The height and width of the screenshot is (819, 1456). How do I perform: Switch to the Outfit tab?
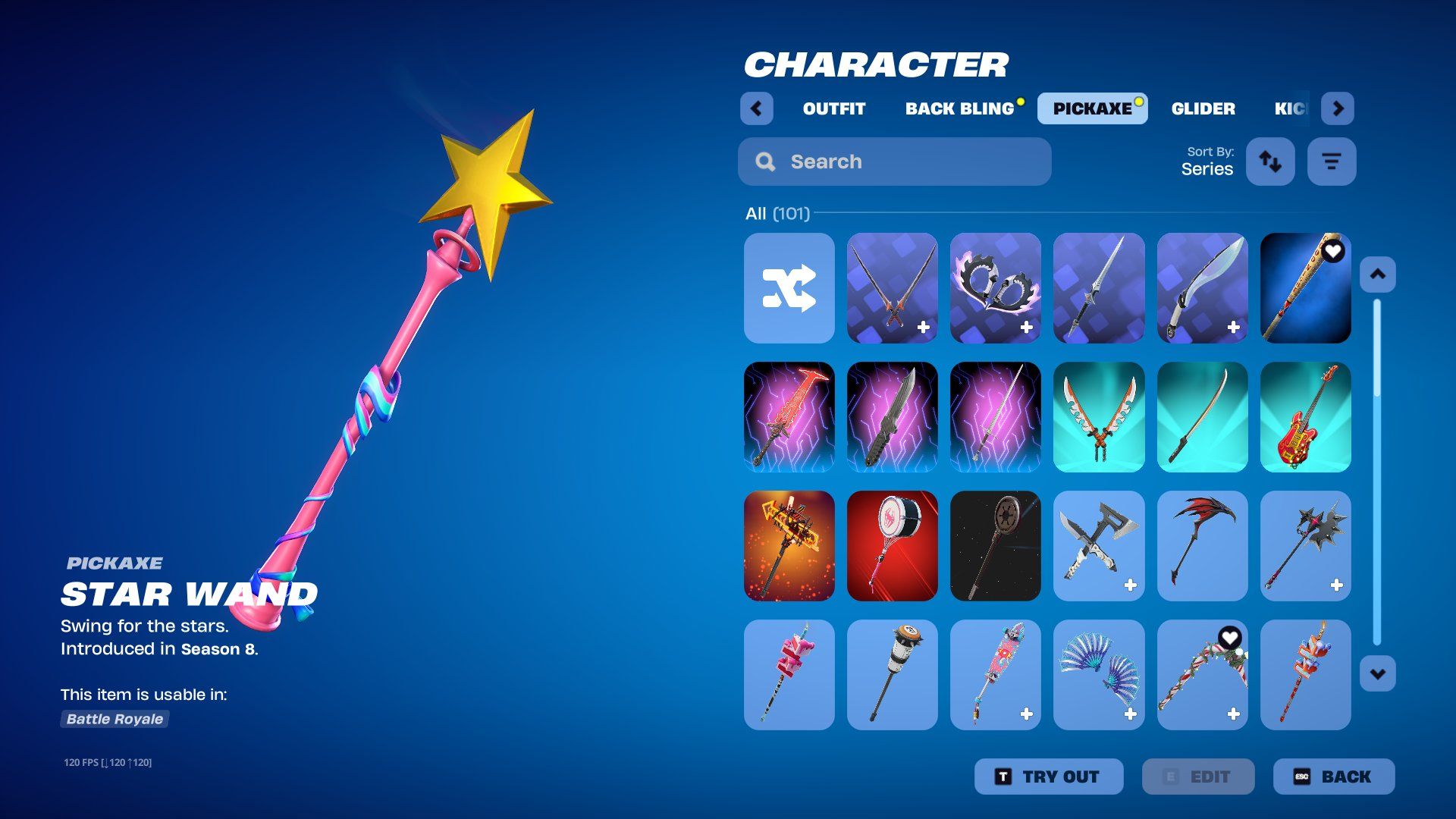[833, 108]
